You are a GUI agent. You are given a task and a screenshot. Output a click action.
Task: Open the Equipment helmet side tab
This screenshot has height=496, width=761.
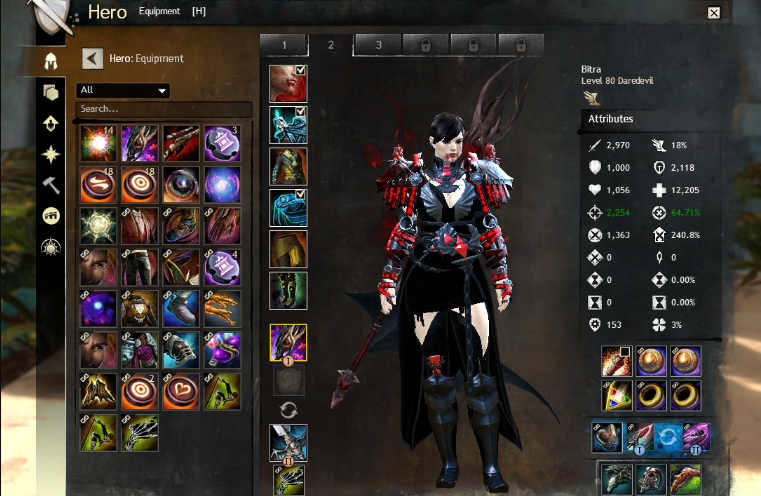48,60
